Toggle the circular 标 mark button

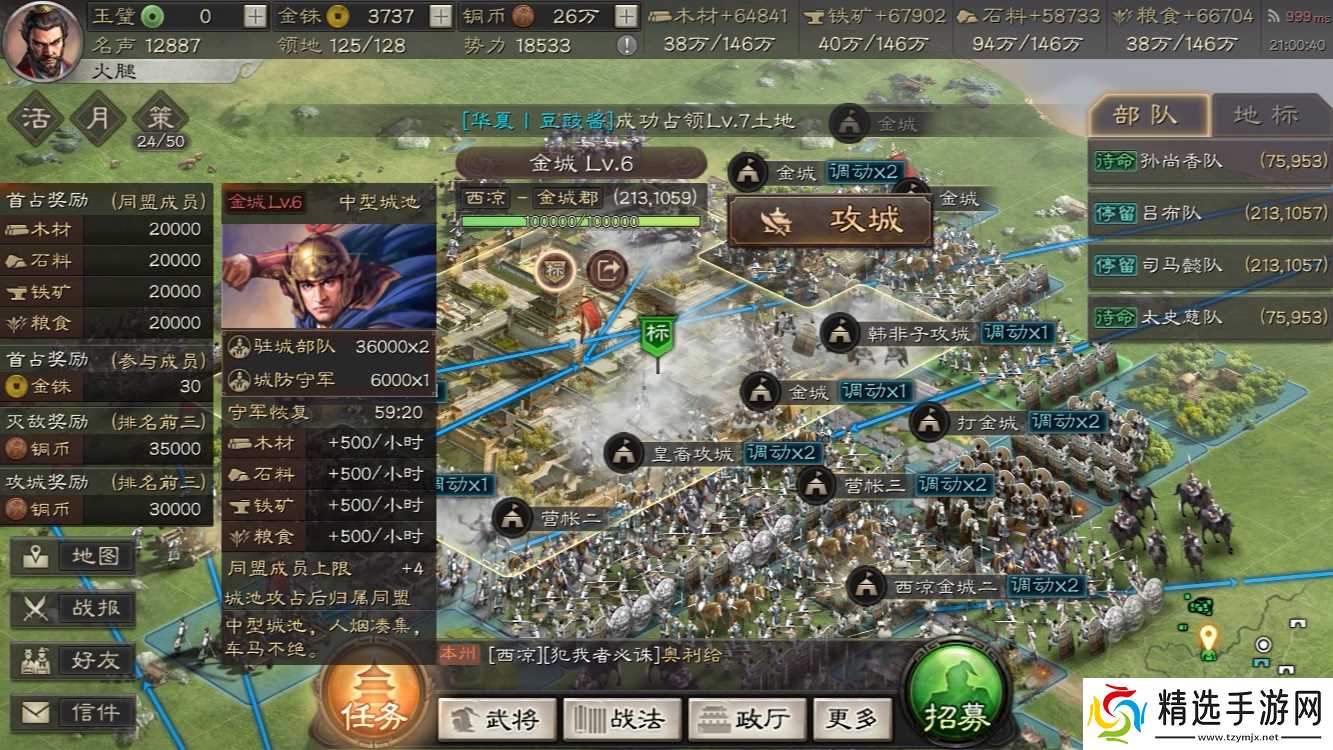552,270
